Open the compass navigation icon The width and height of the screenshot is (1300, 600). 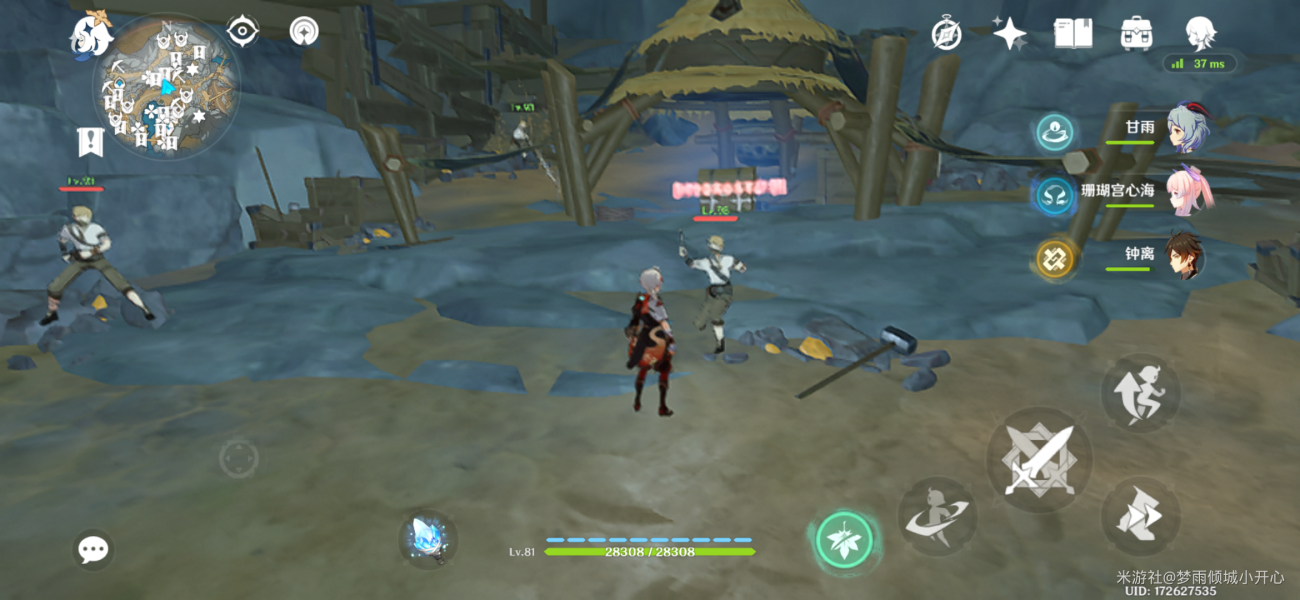[x=946, y=34]
